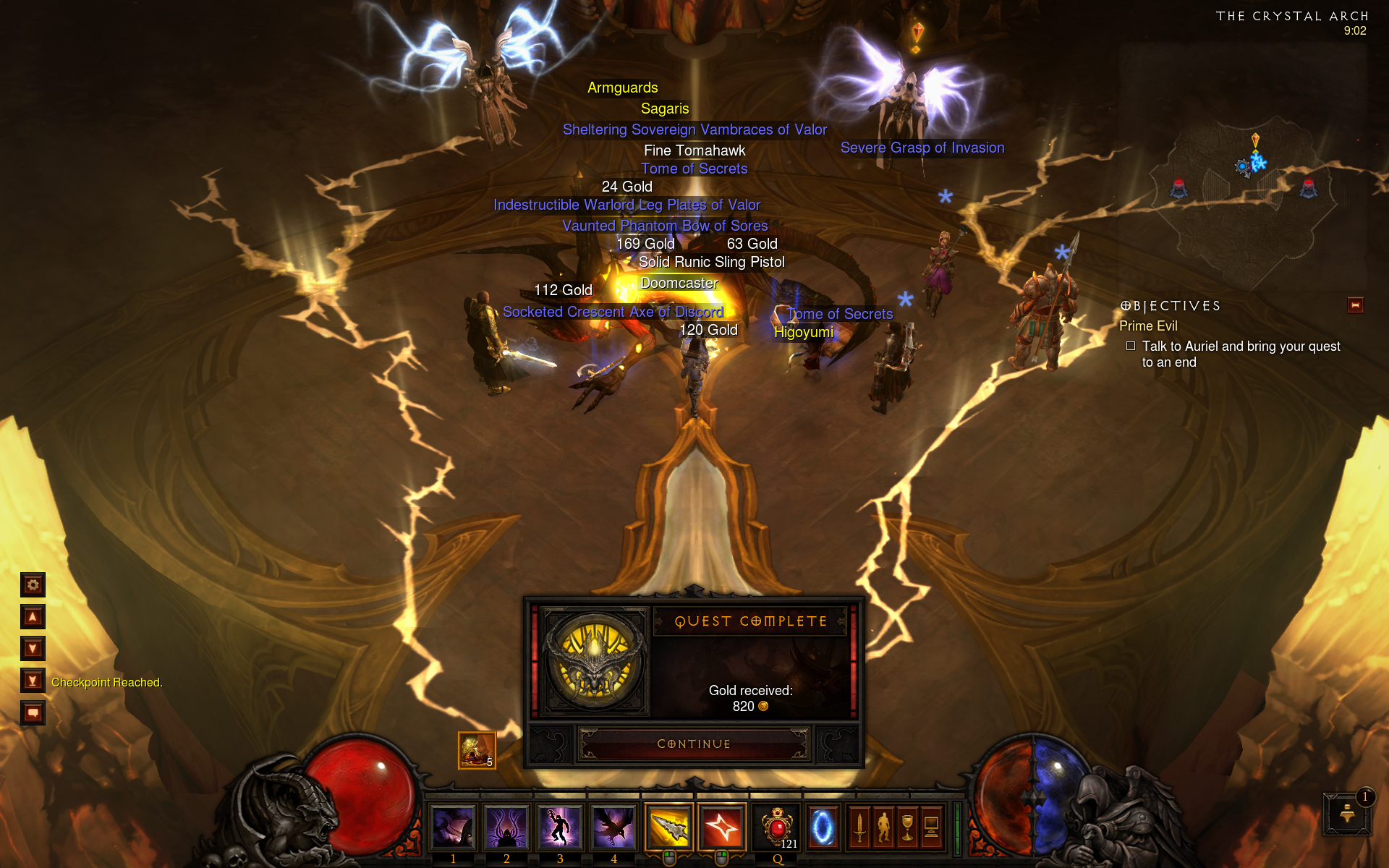1389x868 pixels.
Task: Pick up the Doomcaster loot label
Action: 679,283
